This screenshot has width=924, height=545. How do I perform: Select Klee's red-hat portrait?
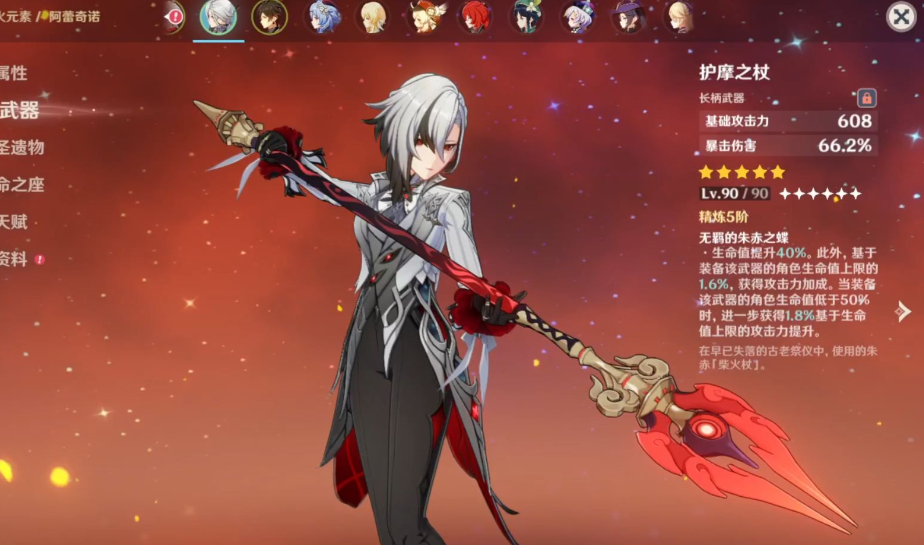[423, 17]
